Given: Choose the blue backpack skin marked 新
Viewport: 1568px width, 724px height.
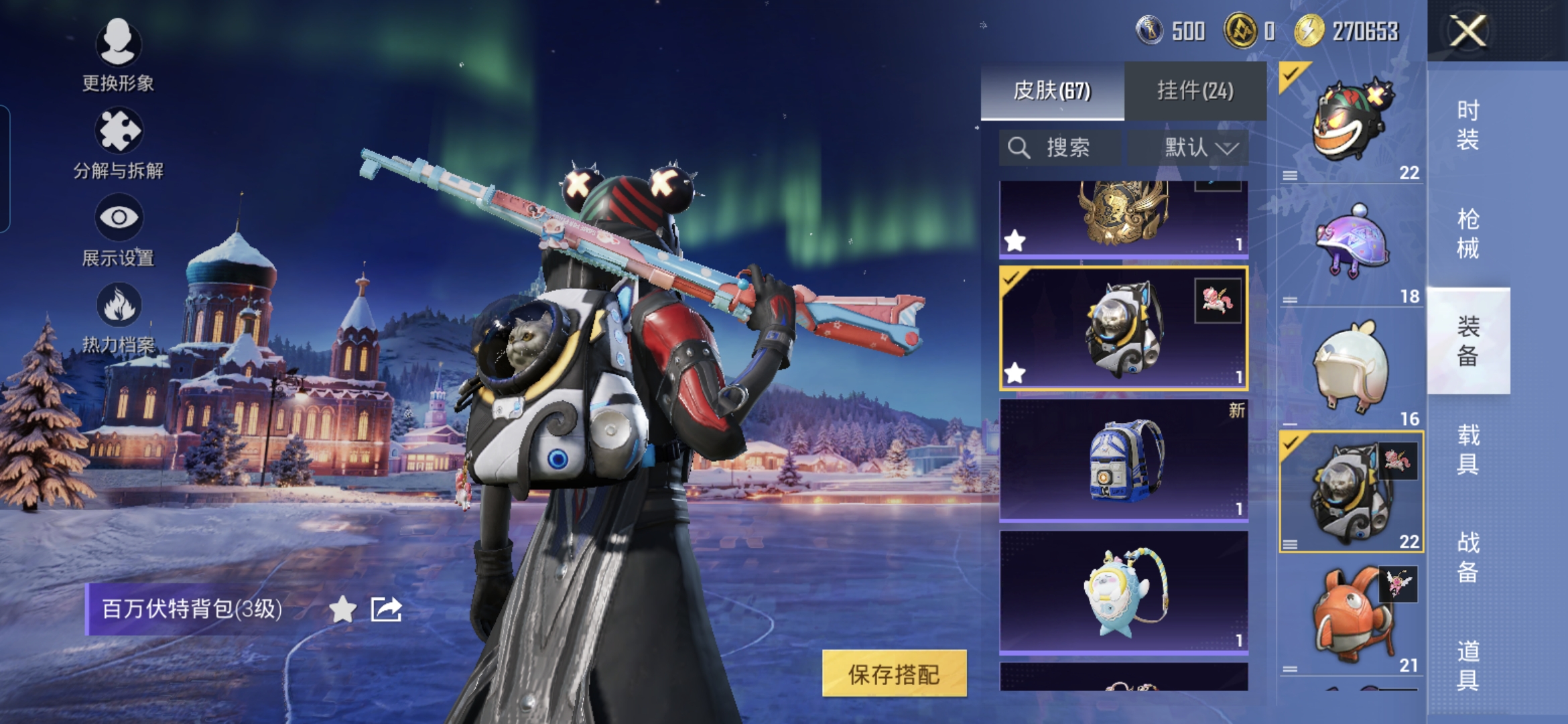Looking at the screenshot, I should 1123,460.
